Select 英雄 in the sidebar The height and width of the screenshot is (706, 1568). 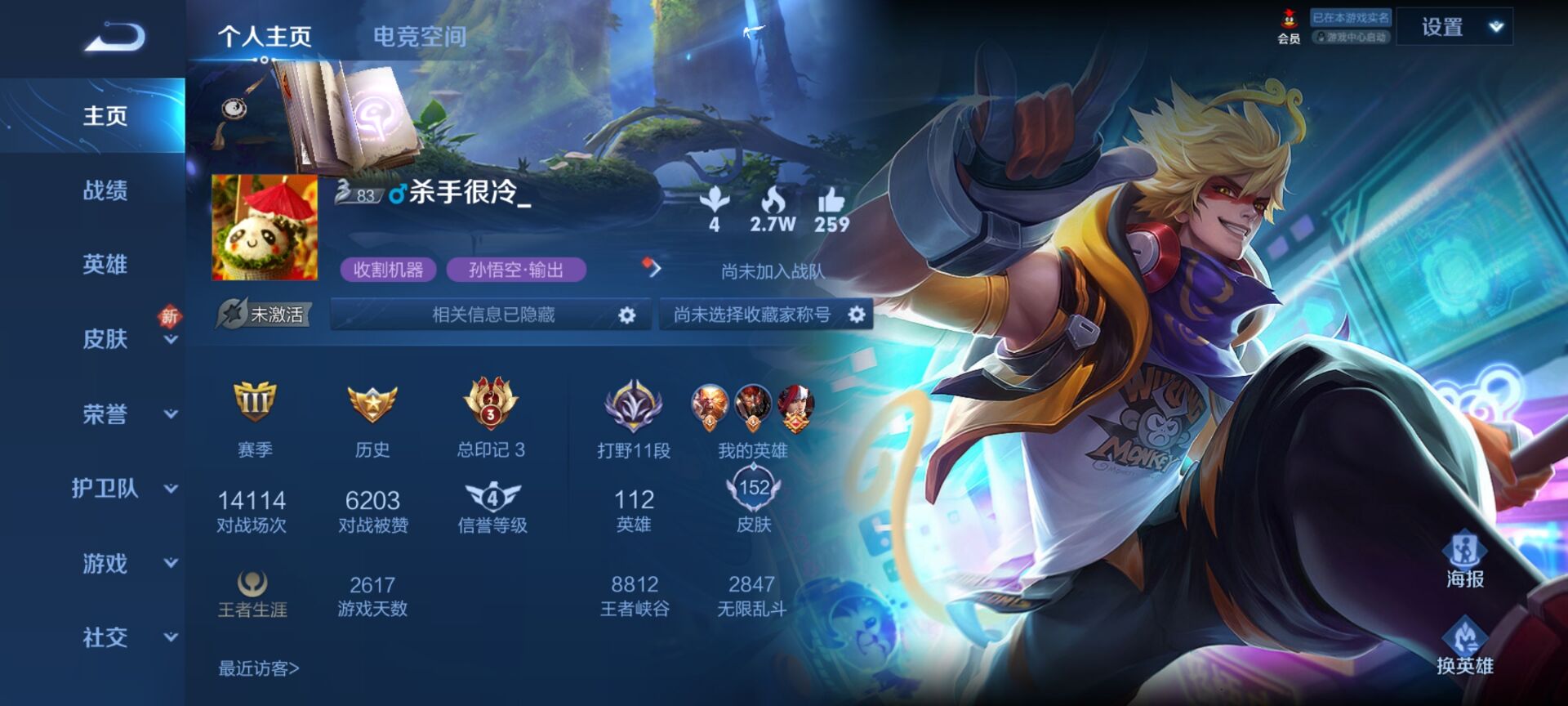pyautogui.click(x=105, y=265)
